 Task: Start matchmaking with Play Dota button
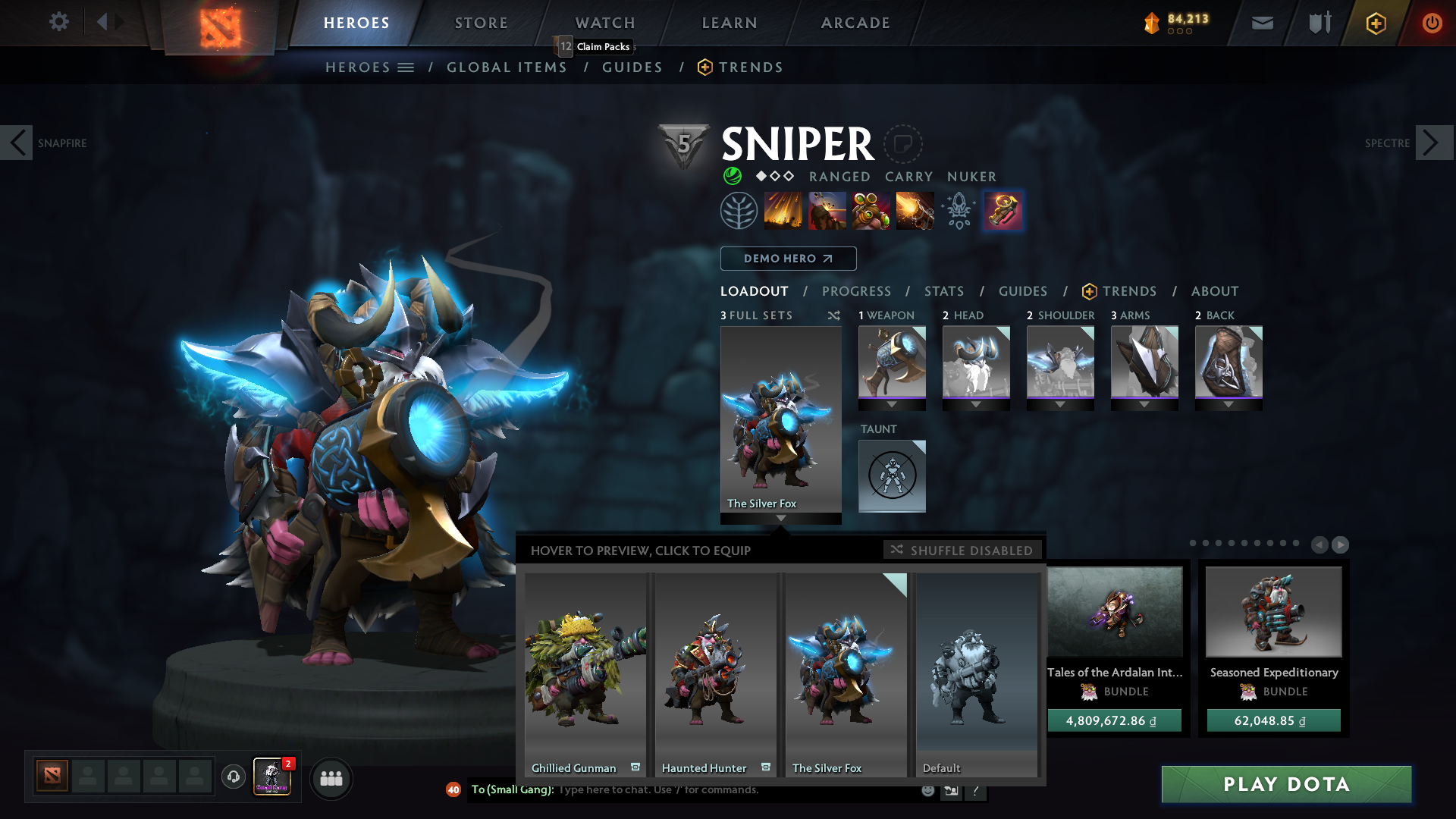(x=1286, y=784)
